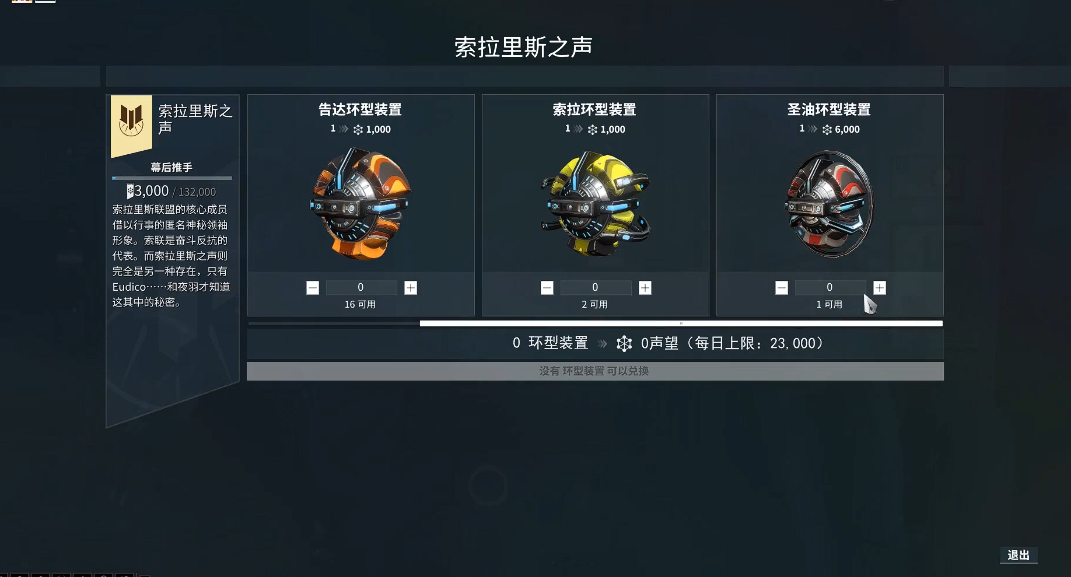Exit the screen with 退出 button
This screenshot has width=1071, height=577.
pos(1018,556)
